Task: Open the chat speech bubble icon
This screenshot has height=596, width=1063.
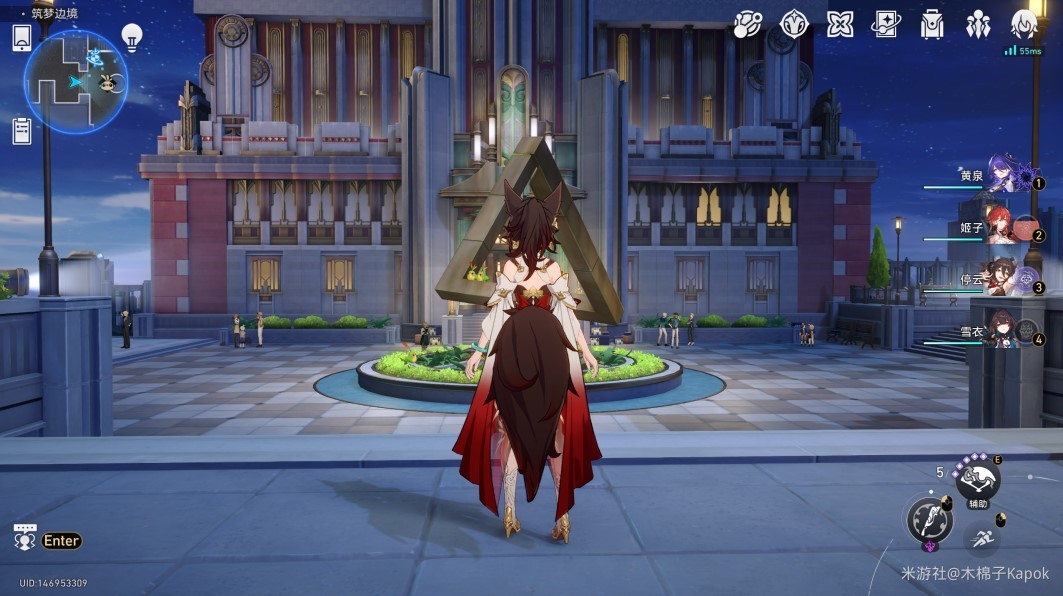Action: pyautogui.click(x=25, y=538)
